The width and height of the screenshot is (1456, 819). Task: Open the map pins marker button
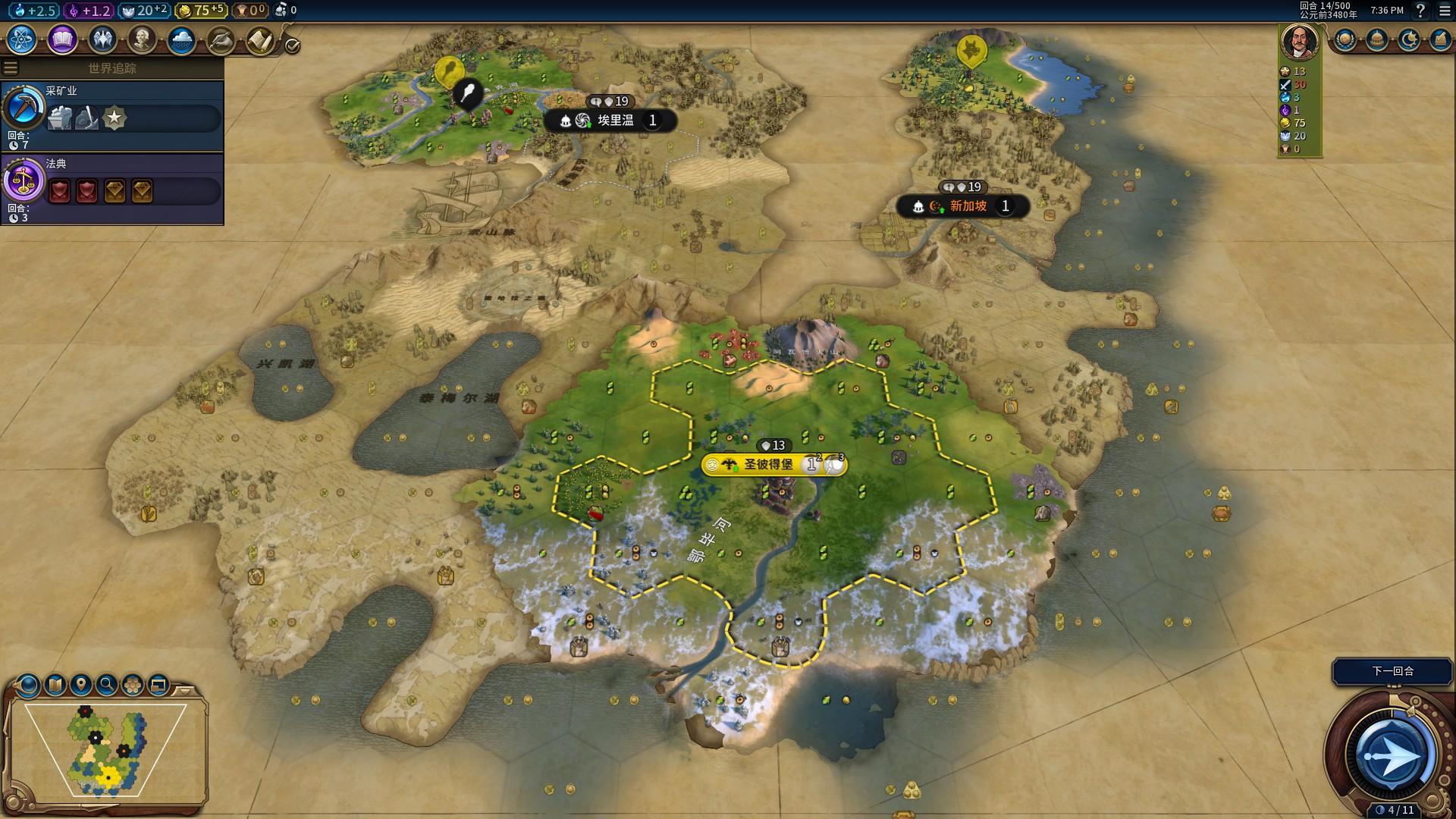click(81, 685)
